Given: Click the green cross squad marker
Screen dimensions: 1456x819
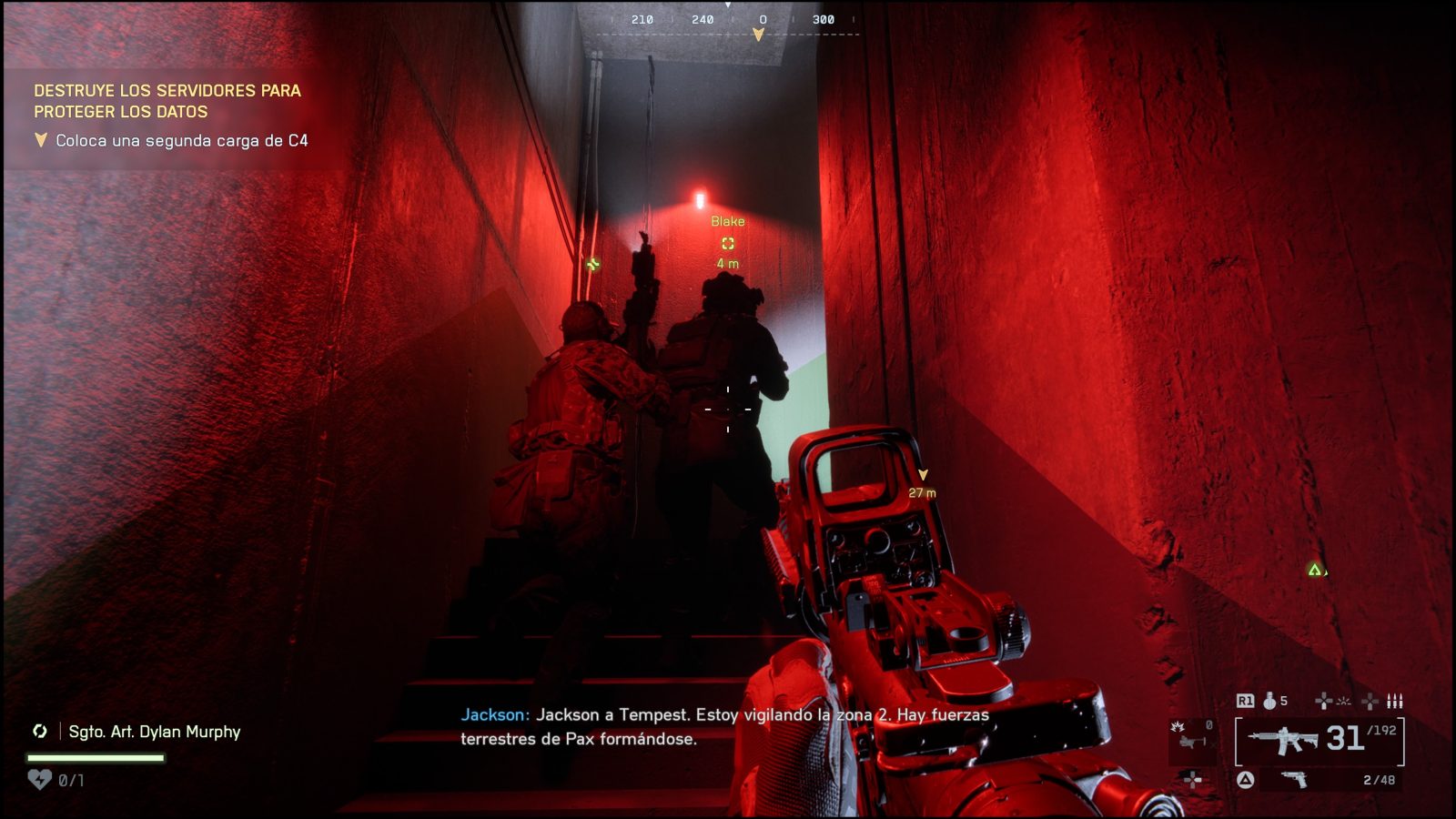Looking at the screenshot, I should (x=593, y=265).
